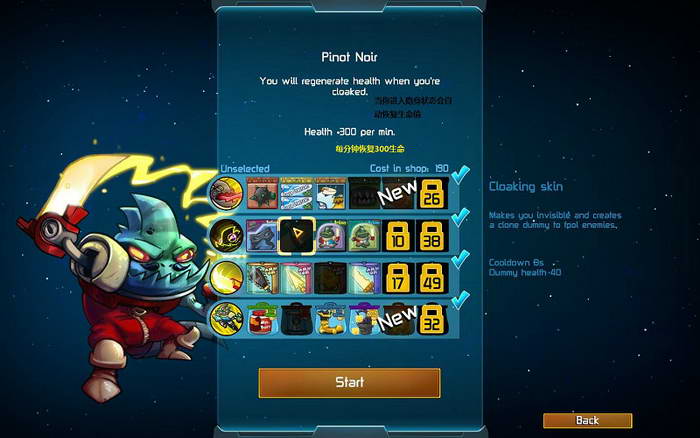This screenshot has width=700, height=438.
Task: Toggle the checkmark on the boots row
Action: (460, 301)
